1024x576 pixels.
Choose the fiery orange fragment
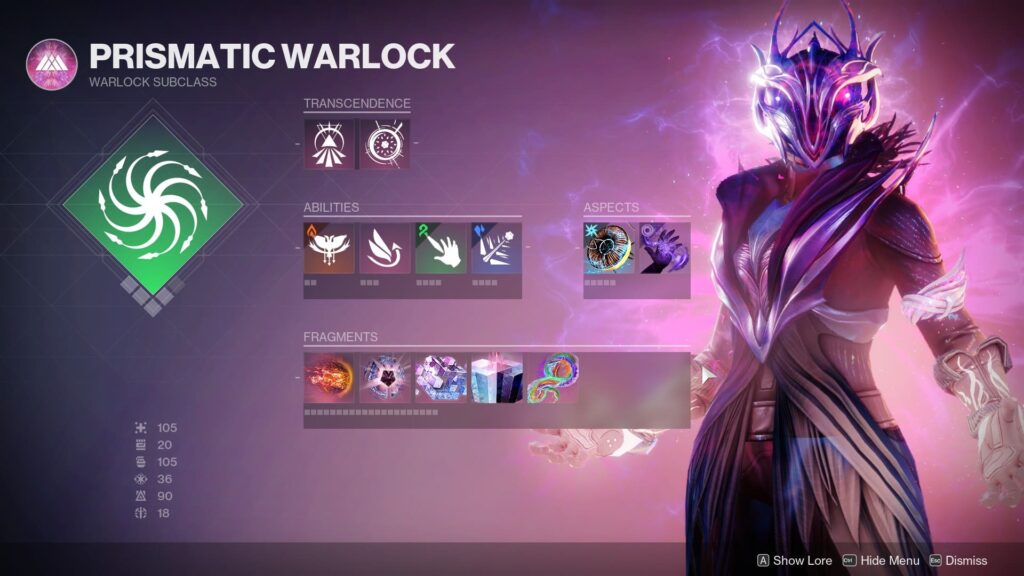point(329,378)
